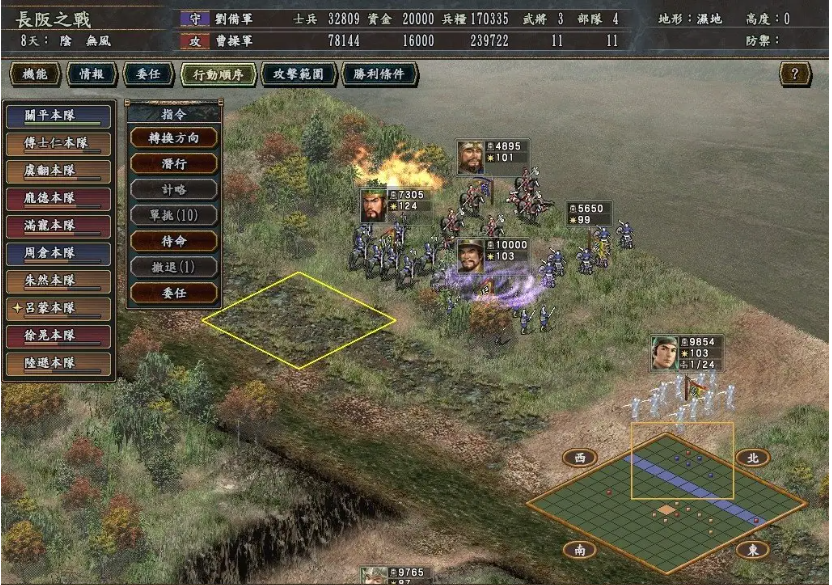The width and height of the screenshot is (832, 585).
Task: Choose 呂蒙本隊 in the unit list
Action: click(x=57, y=308)
